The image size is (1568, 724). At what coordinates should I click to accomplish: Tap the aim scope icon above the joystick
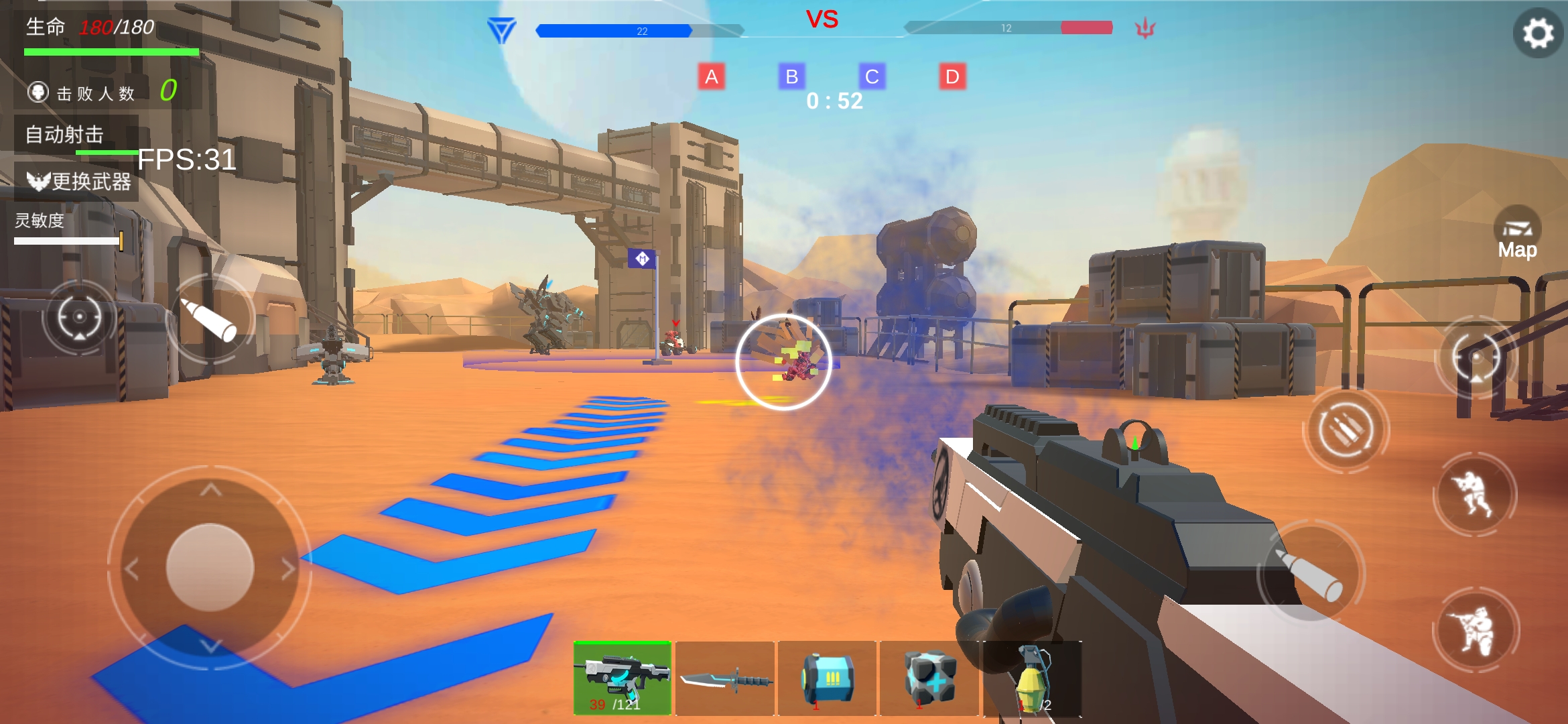point(79,316)
